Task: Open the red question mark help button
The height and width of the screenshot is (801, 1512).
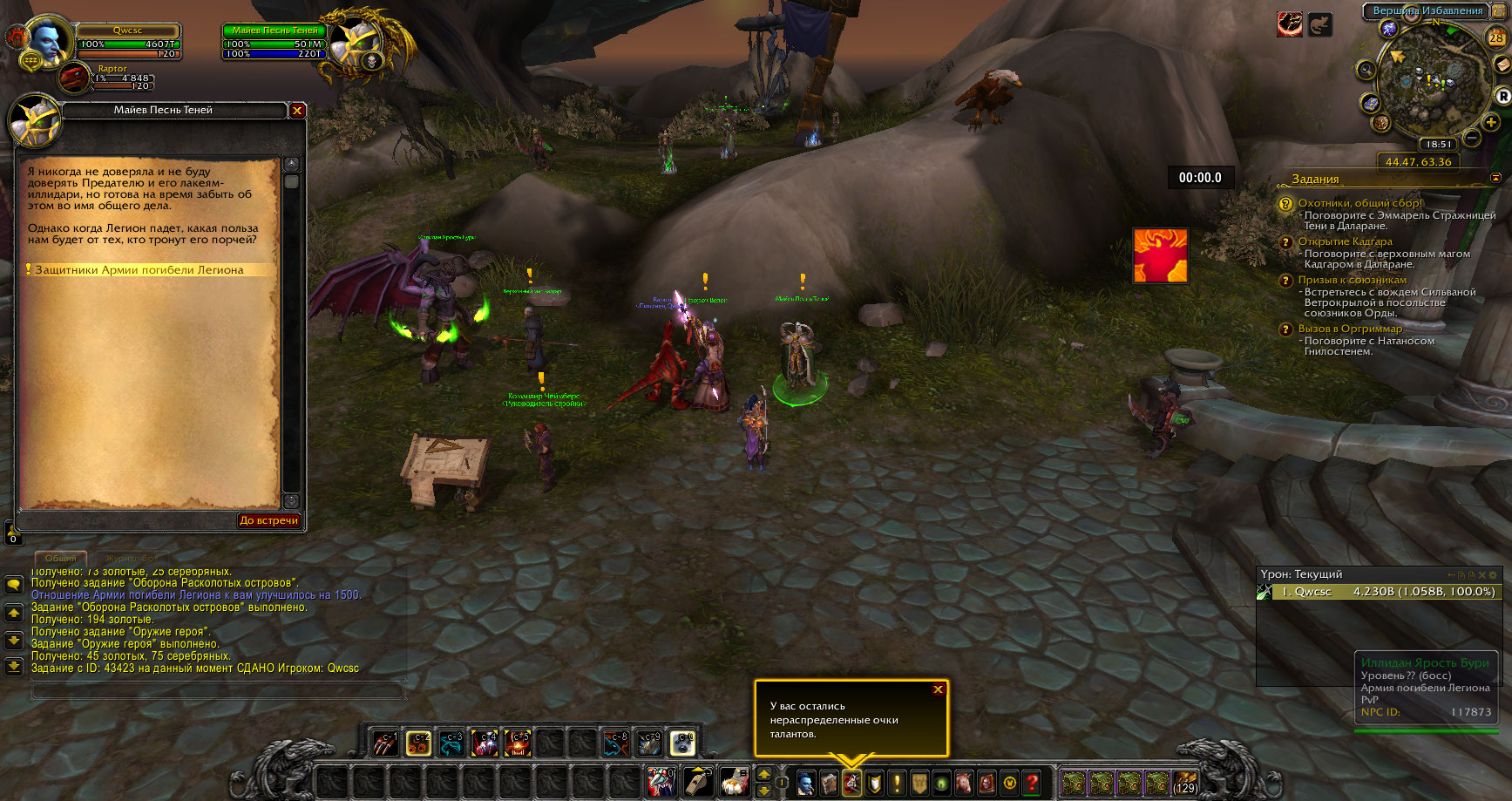Action: tap(1032, 783)
